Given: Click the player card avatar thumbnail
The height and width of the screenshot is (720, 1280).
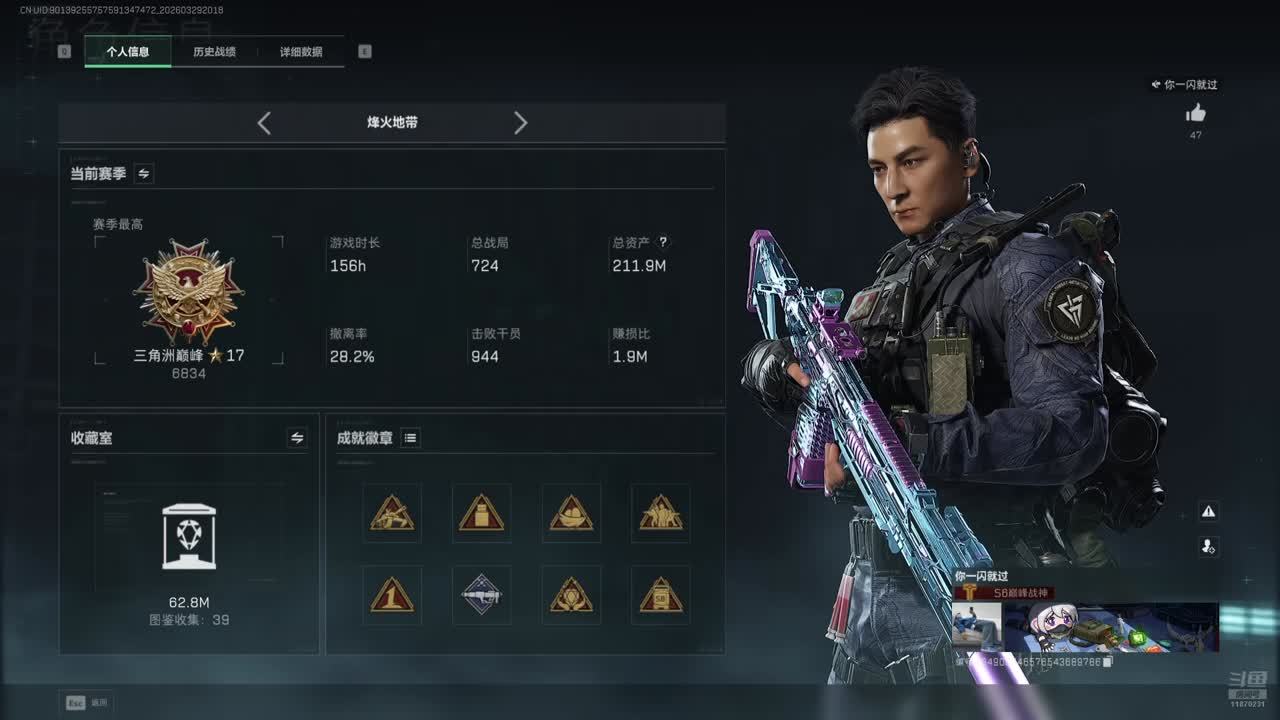Looking at the screenshot, I should pos(977,625).
